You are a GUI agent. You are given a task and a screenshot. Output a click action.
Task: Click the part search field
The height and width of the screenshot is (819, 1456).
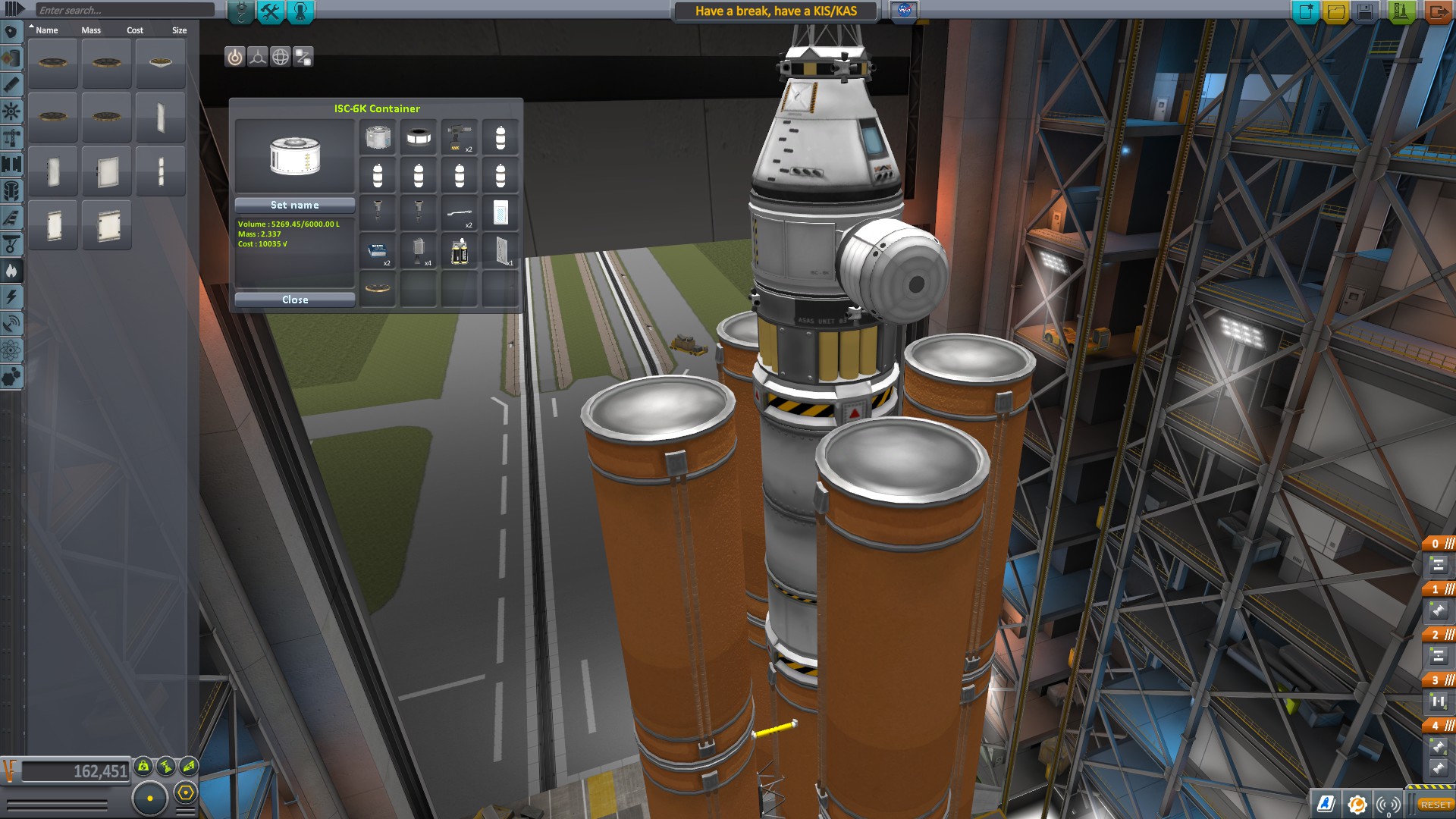pos(125,10)
